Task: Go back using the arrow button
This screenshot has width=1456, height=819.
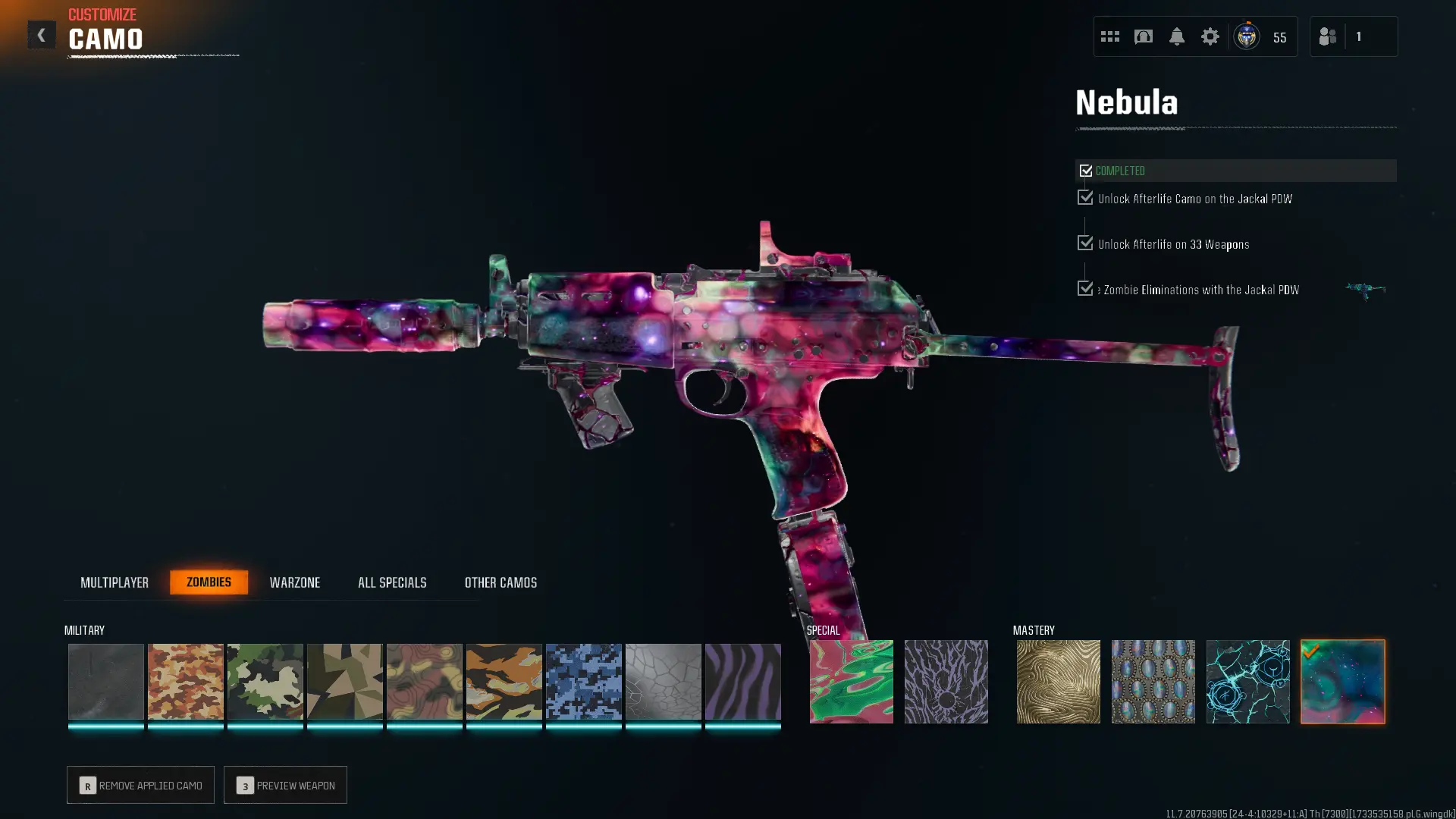Action: click(42, 35)
